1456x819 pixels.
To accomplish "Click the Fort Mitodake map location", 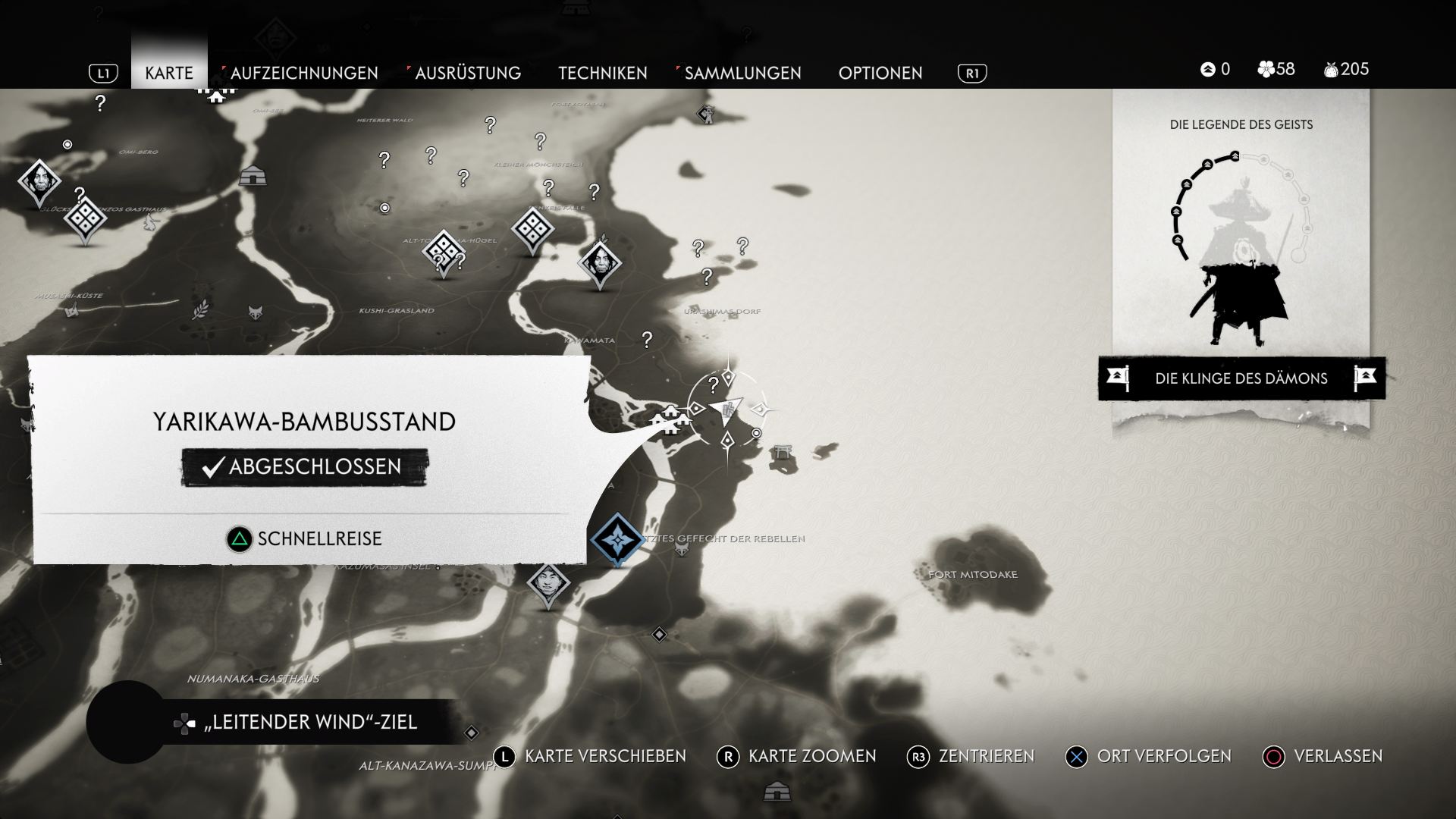I will point(973,574).
